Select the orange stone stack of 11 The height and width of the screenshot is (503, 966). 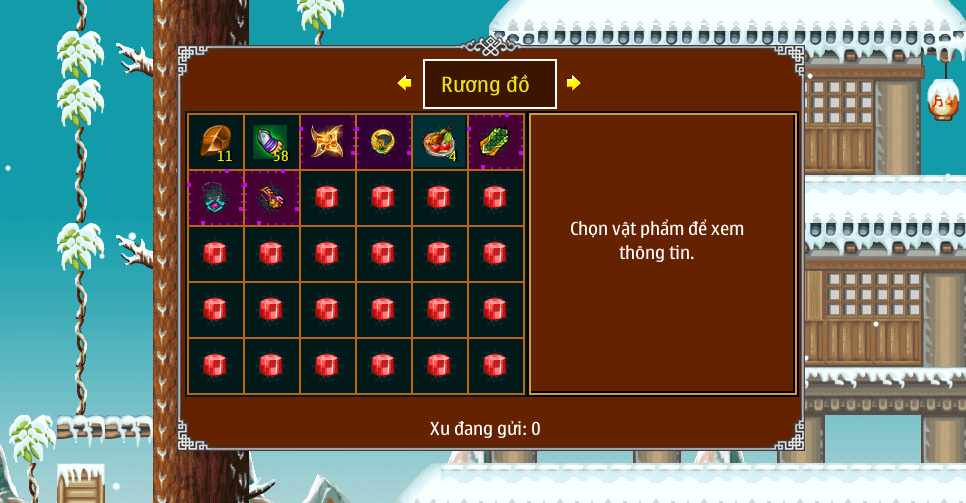point(216,142)
